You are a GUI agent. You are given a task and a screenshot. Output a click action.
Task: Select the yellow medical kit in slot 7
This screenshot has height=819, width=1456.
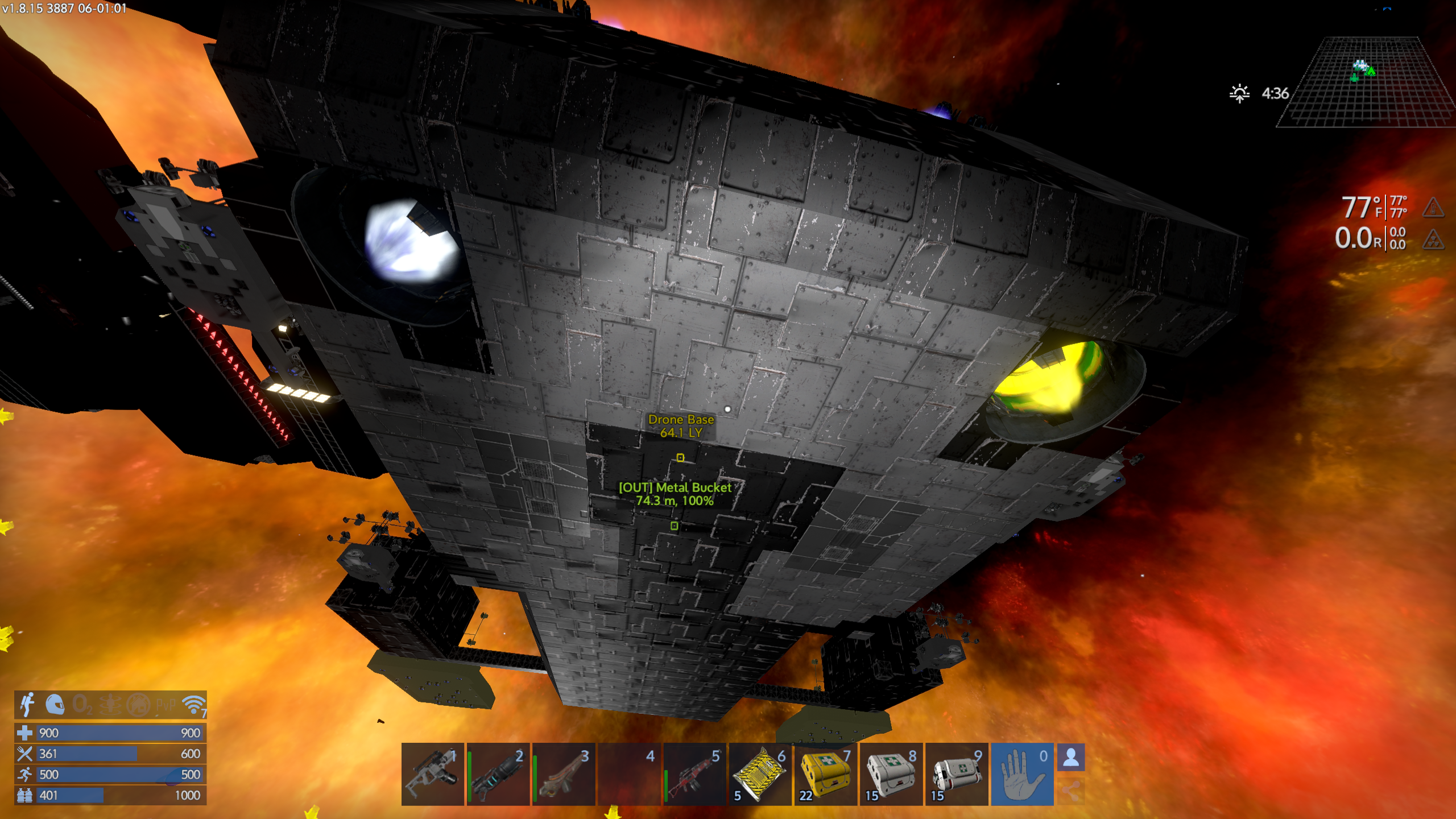point(825,773)
